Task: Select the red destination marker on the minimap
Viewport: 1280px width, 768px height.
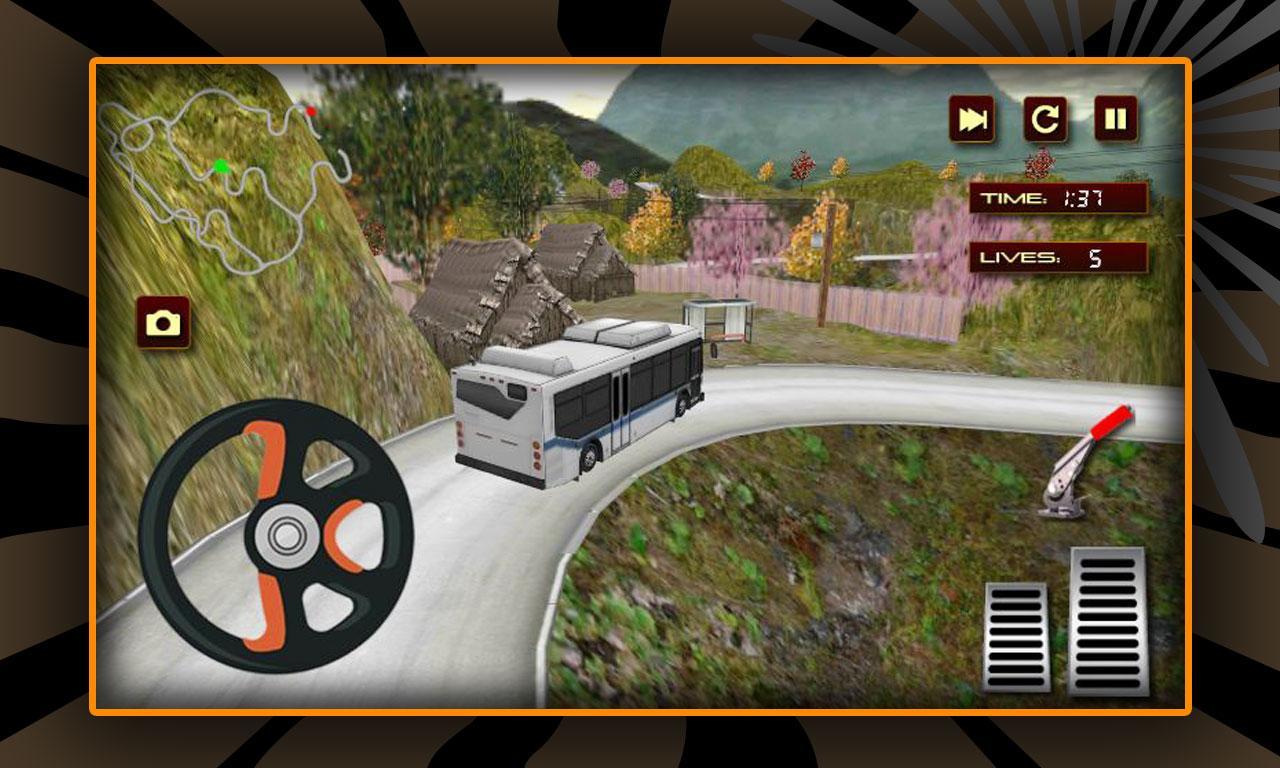Action: click(311, 113)
